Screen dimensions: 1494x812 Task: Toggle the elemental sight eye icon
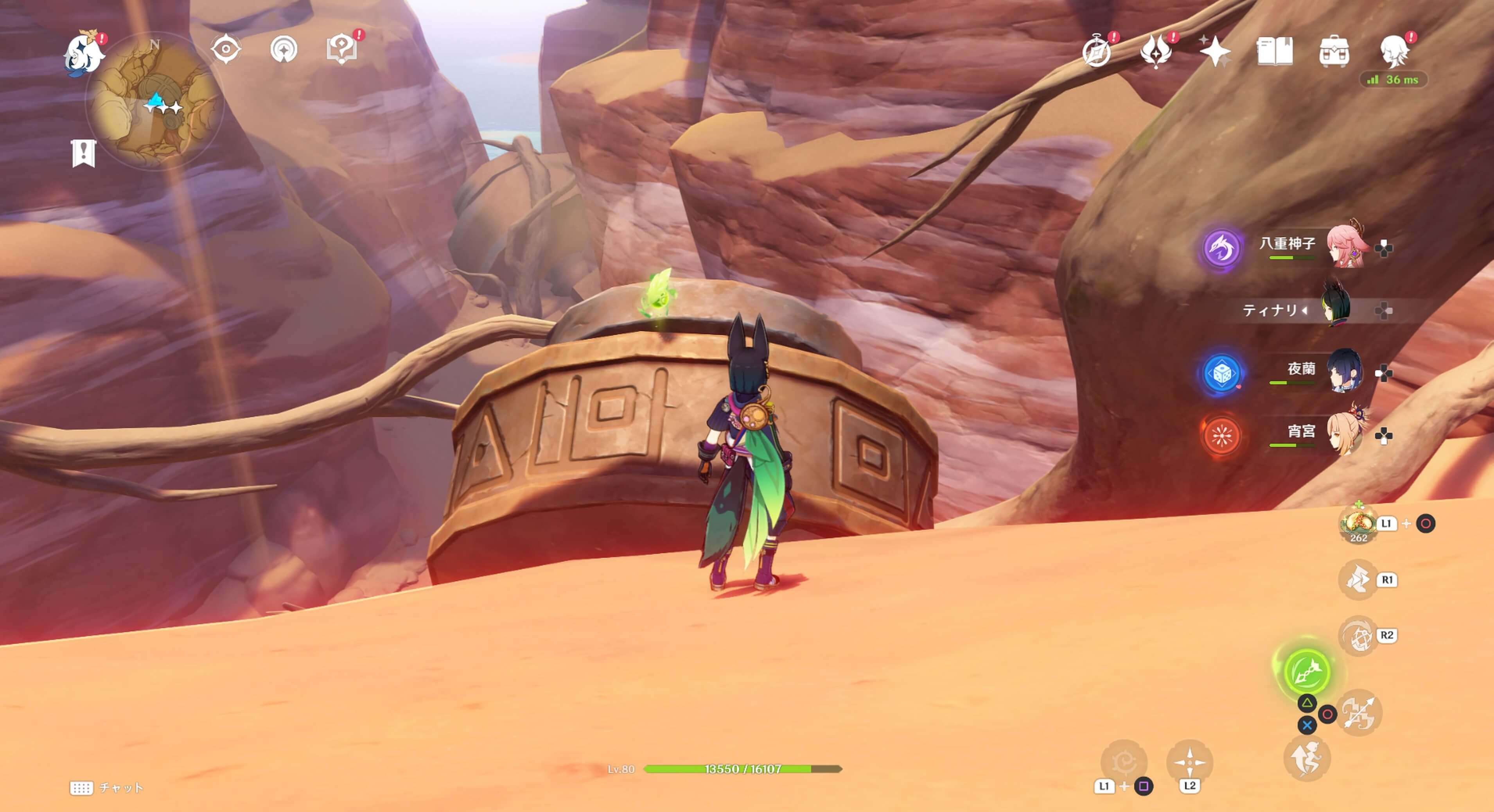click(226, 49)
